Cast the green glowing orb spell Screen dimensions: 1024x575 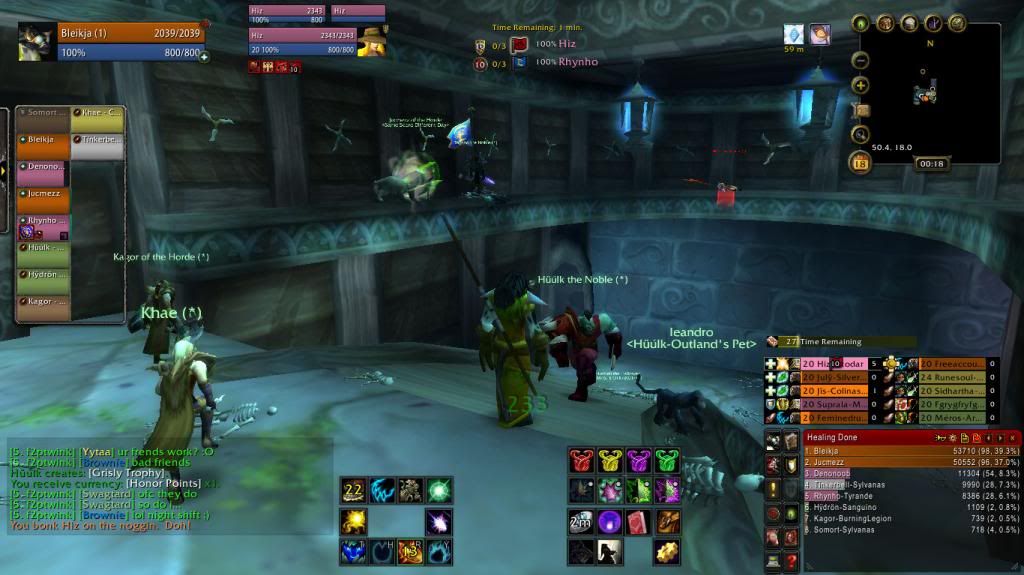pos(439,490)
